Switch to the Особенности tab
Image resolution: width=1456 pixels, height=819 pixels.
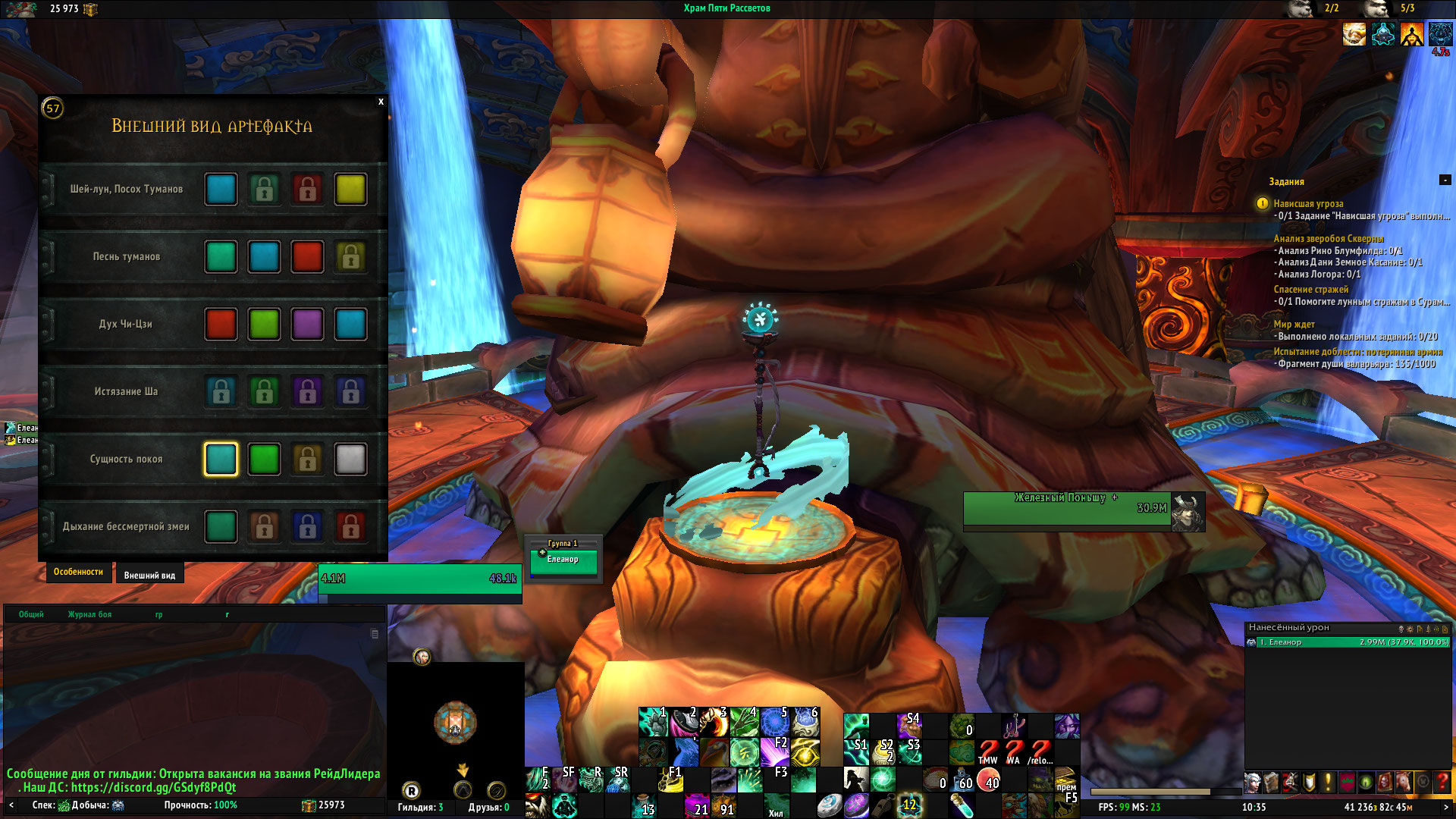[78, 573]
